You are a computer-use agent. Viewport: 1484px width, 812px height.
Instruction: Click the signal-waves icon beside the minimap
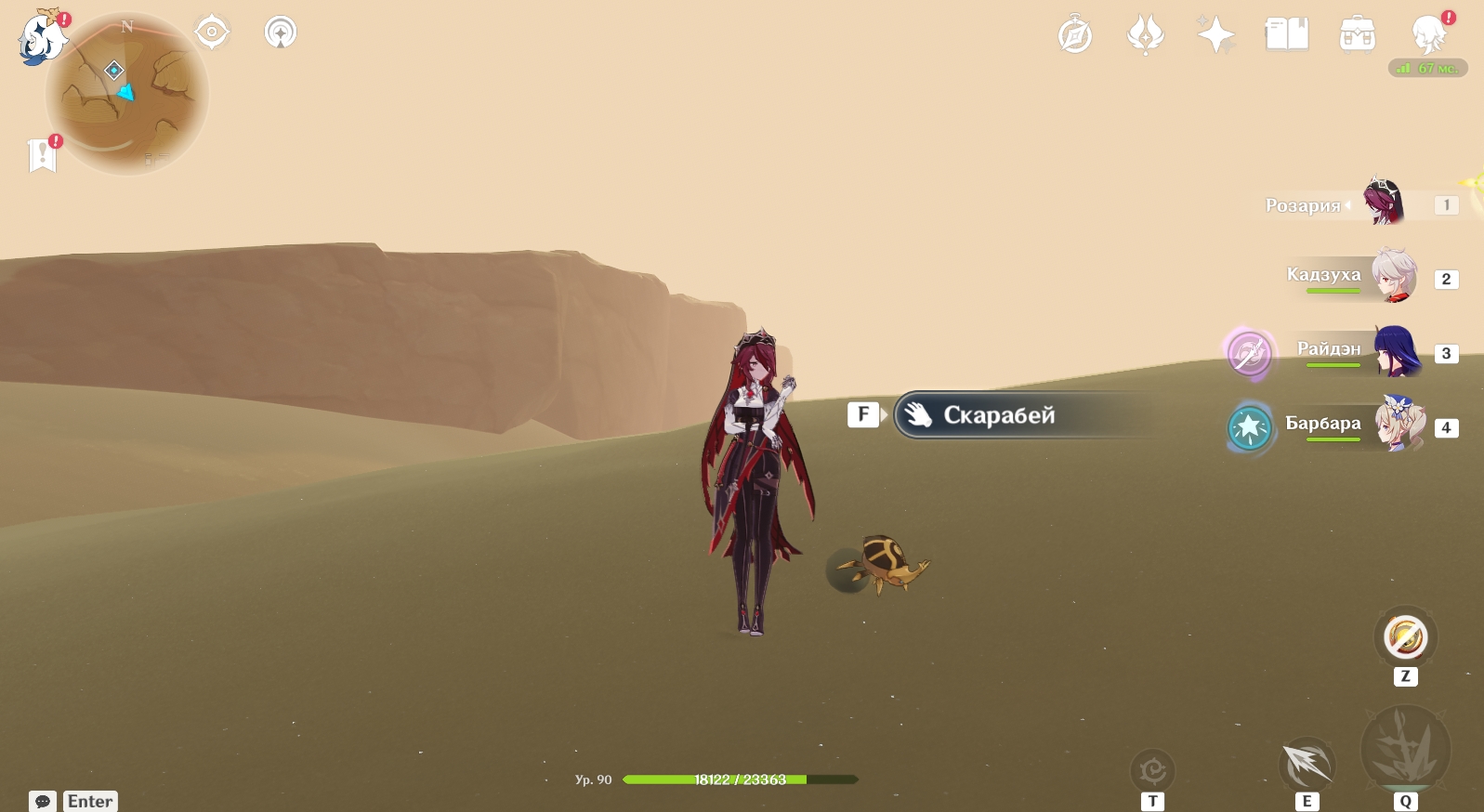coord(281,33)
